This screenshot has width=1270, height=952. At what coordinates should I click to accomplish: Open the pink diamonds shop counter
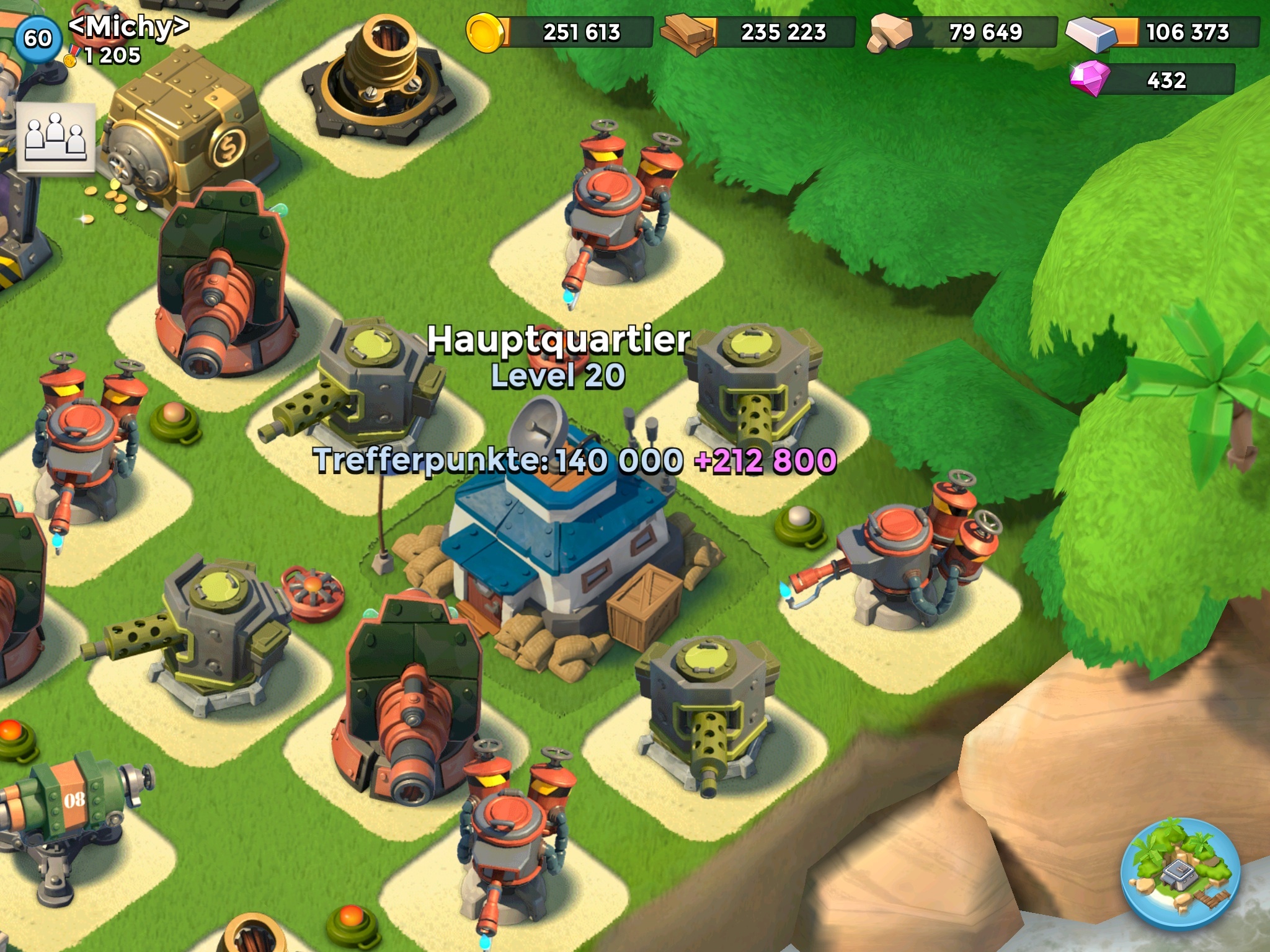pyautogui.click(x=1152, y=81)
